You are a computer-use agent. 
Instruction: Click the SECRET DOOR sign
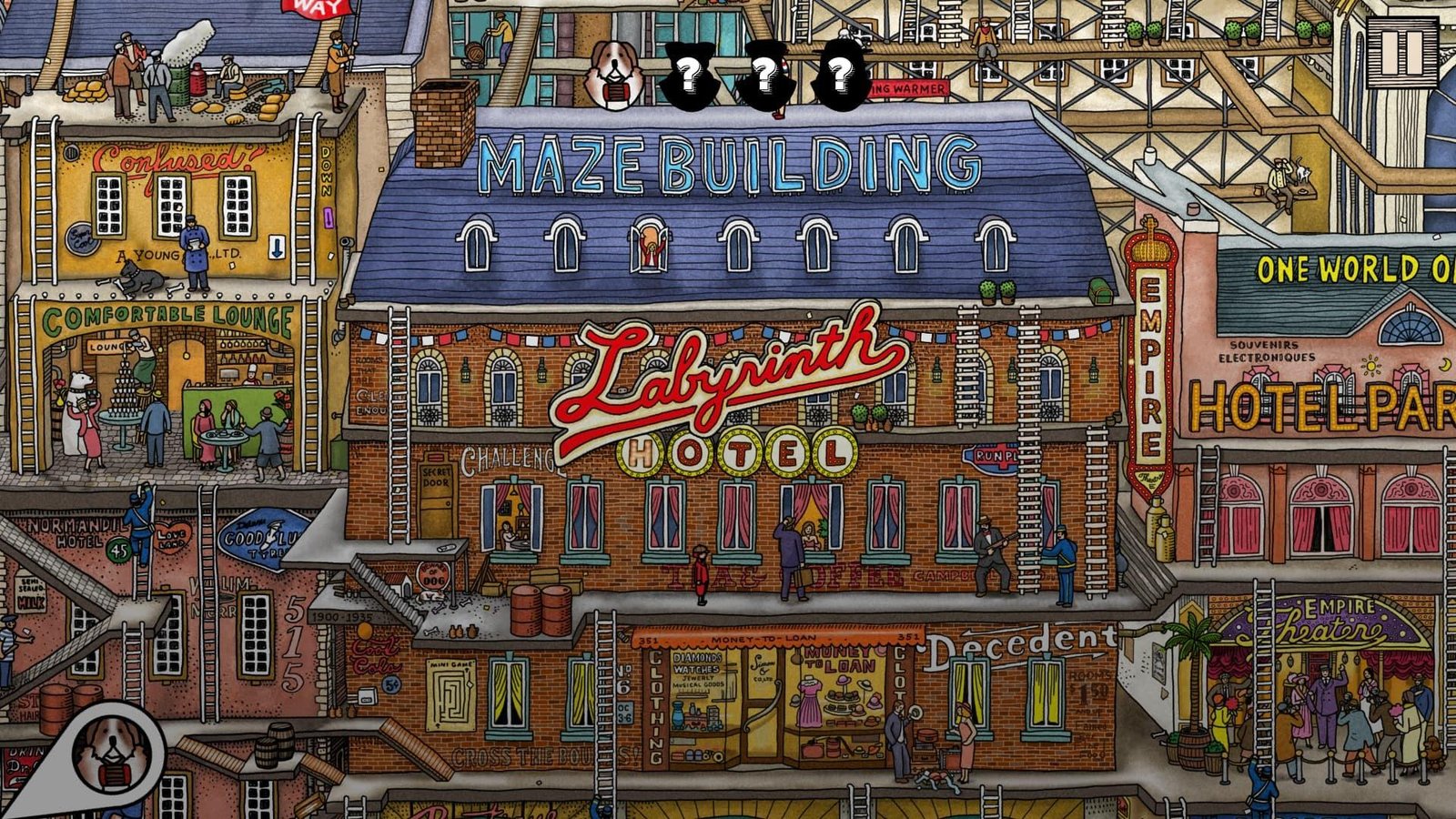(437, 477)
